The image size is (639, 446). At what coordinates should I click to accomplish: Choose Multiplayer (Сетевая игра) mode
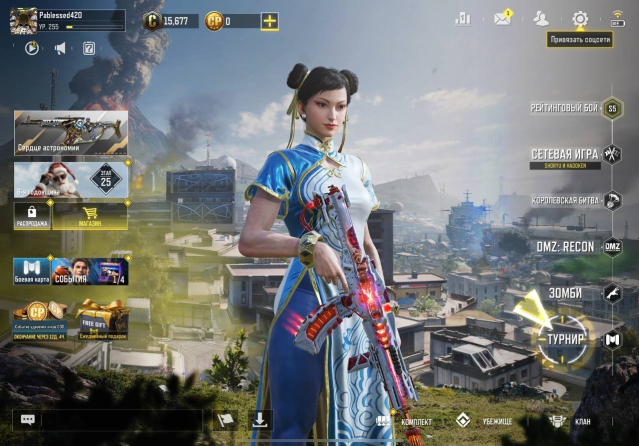(566, 155)
